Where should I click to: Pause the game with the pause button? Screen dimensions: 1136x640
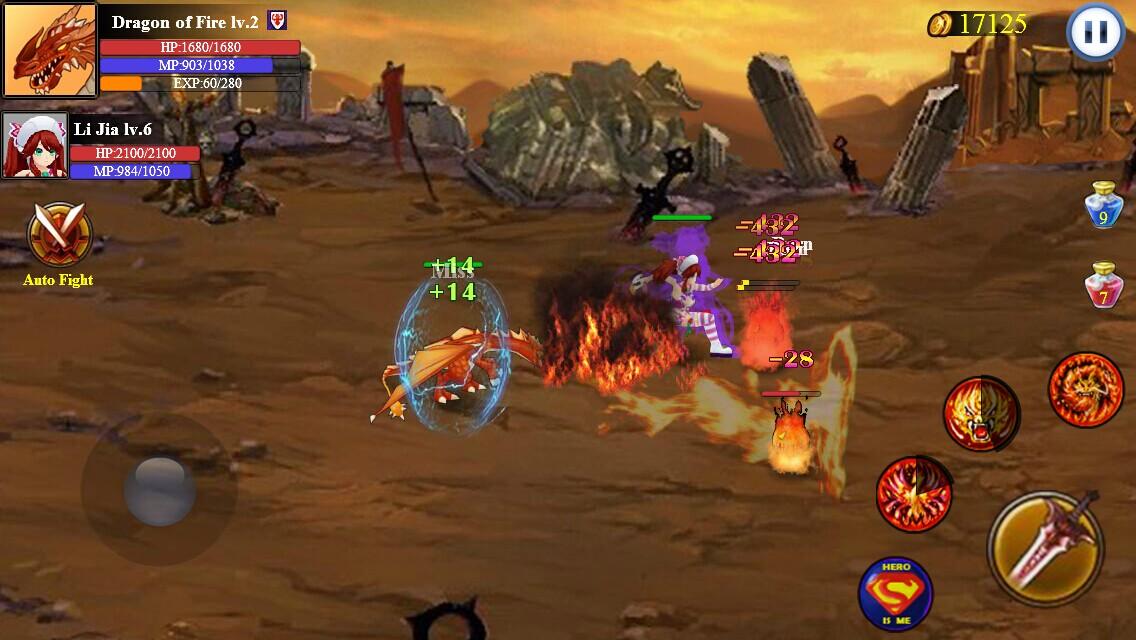coord(1095,33)
